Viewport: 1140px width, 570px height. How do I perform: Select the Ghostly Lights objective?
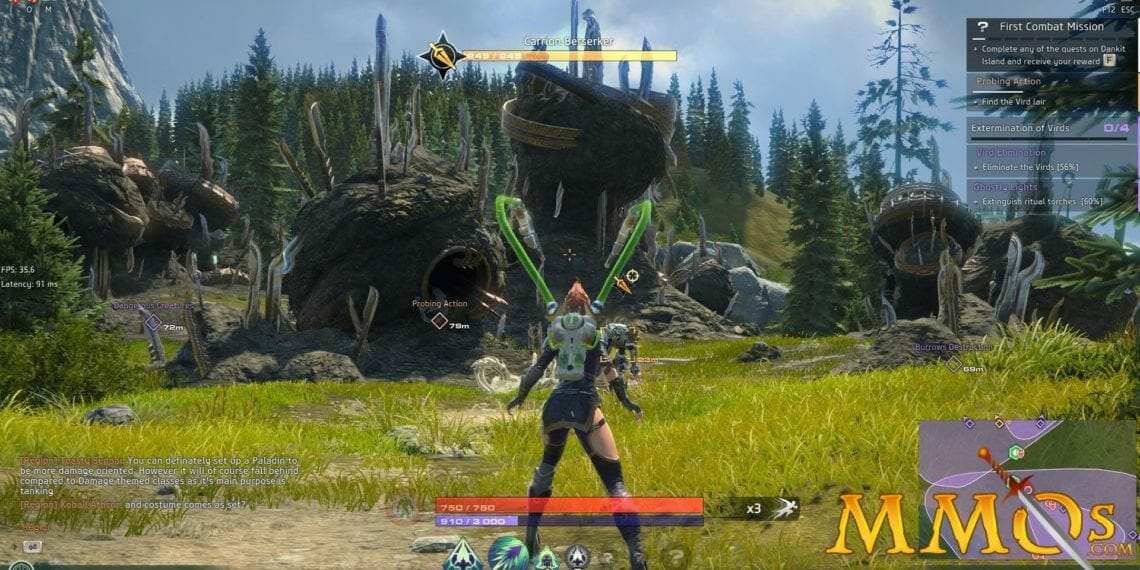coord(1007,186)
